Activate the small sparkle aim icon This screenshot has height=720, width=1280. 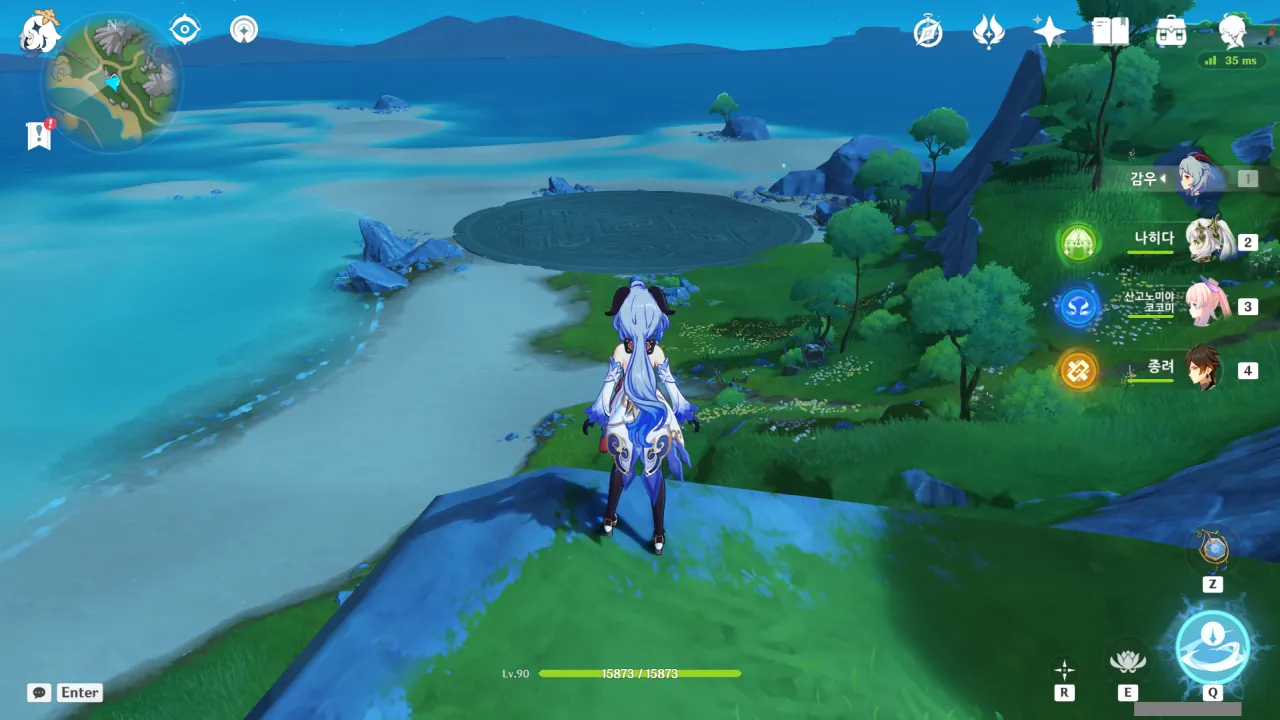click(x=1064, y=668)
